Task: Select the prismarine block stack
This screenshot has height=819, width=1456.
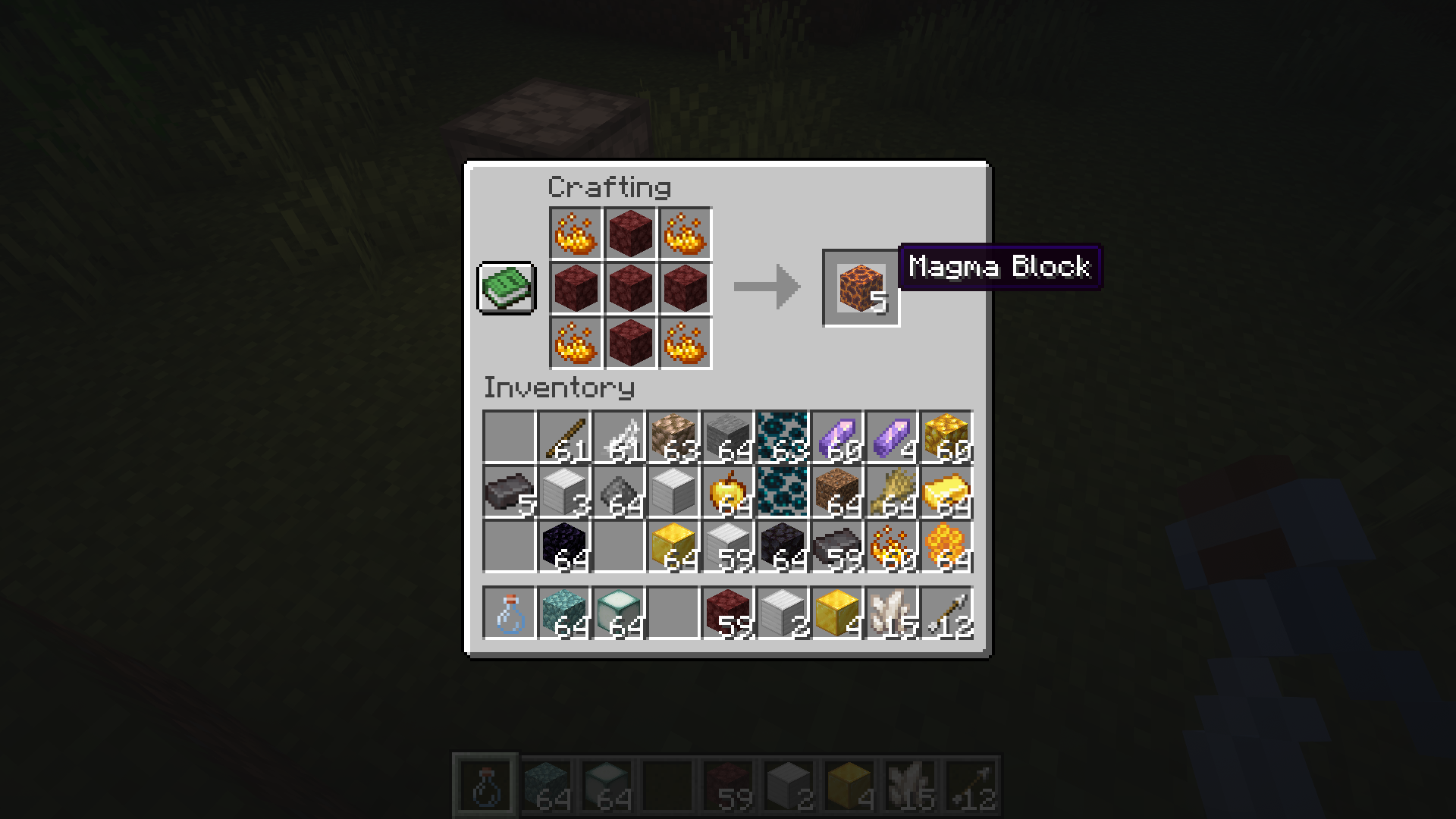Action: (564, 613)
